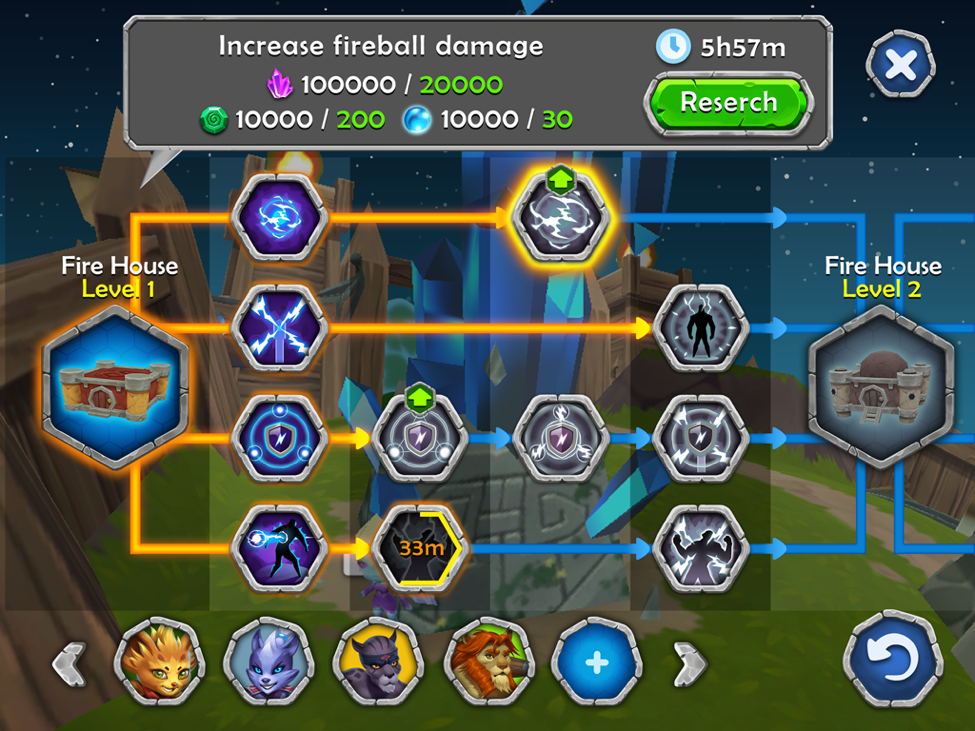
Task: Choose the swirling energy orb skill
Action: [279, 216]
